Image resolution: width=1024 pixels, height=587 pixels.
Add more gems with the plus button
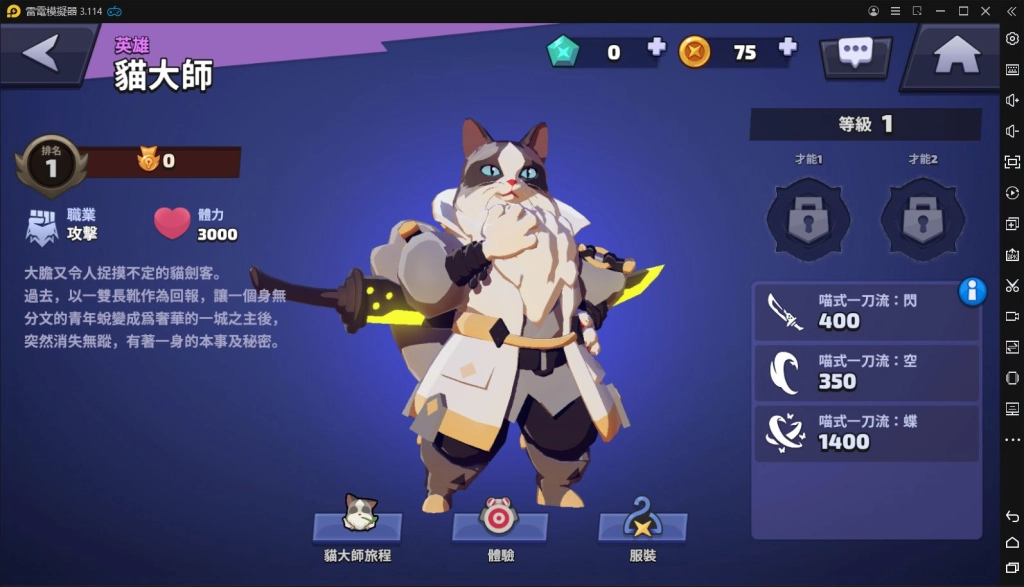point(656,47)
